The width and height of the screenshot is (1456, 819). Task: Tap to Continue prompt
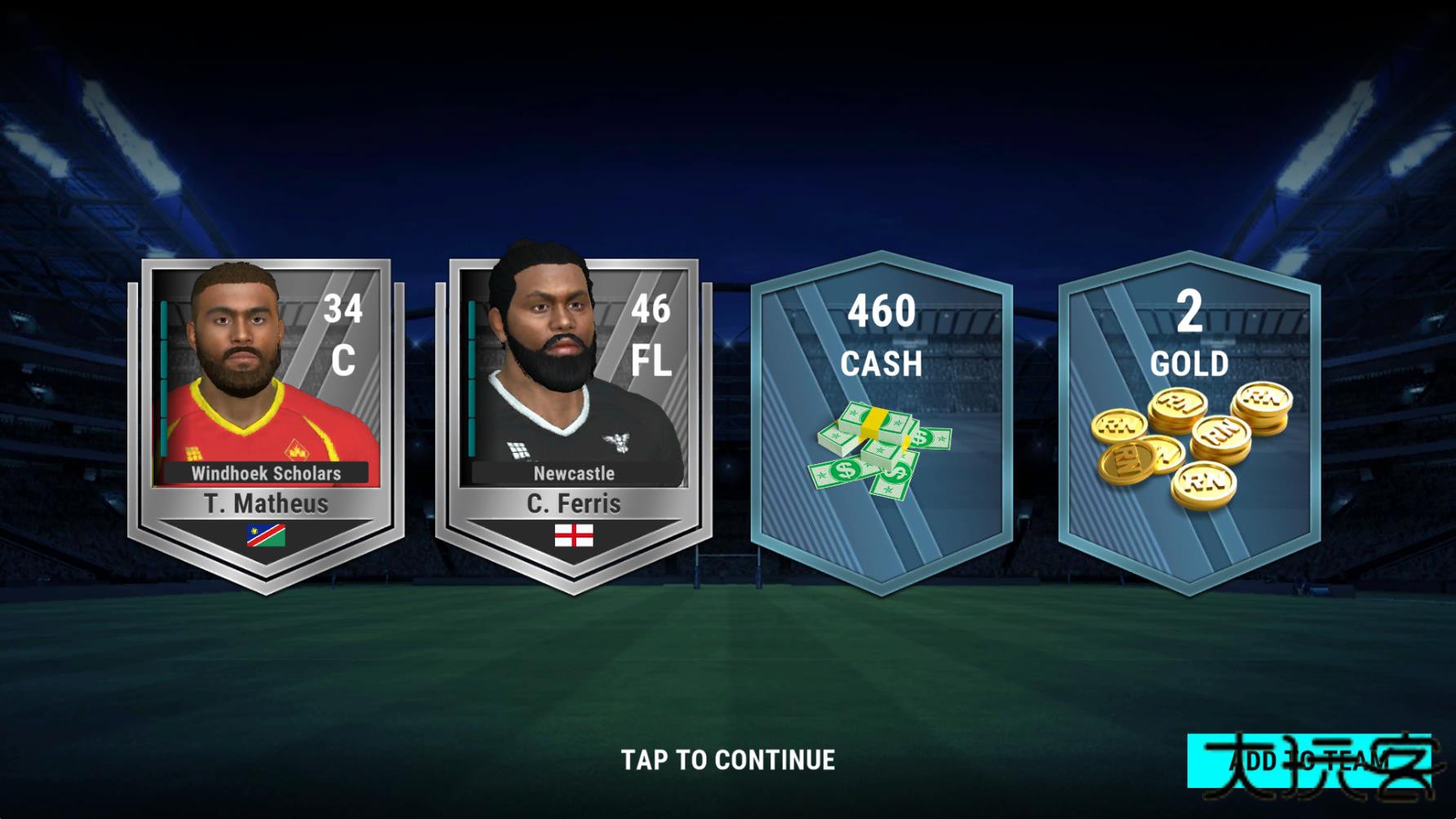pyautogui.click(x=728, y=760)
